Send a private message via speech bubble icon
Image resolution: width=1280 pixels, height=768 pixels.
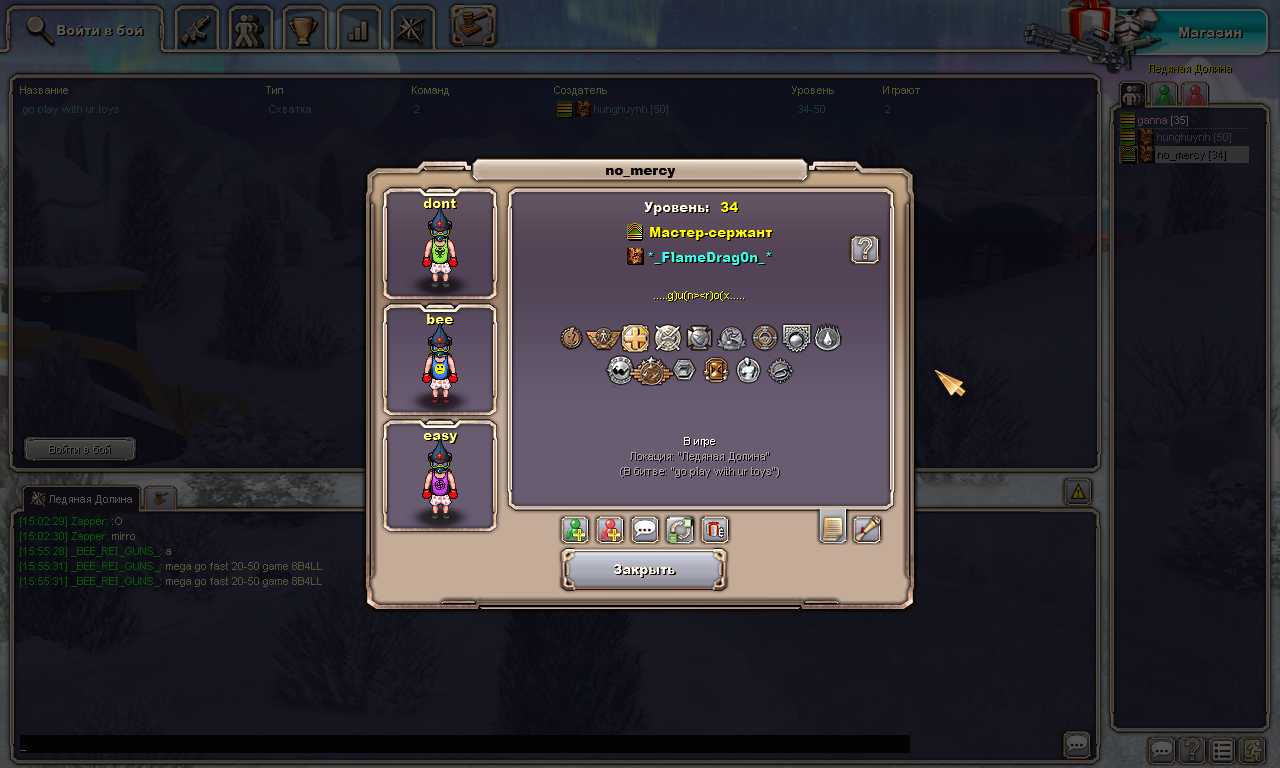[645, 530]
